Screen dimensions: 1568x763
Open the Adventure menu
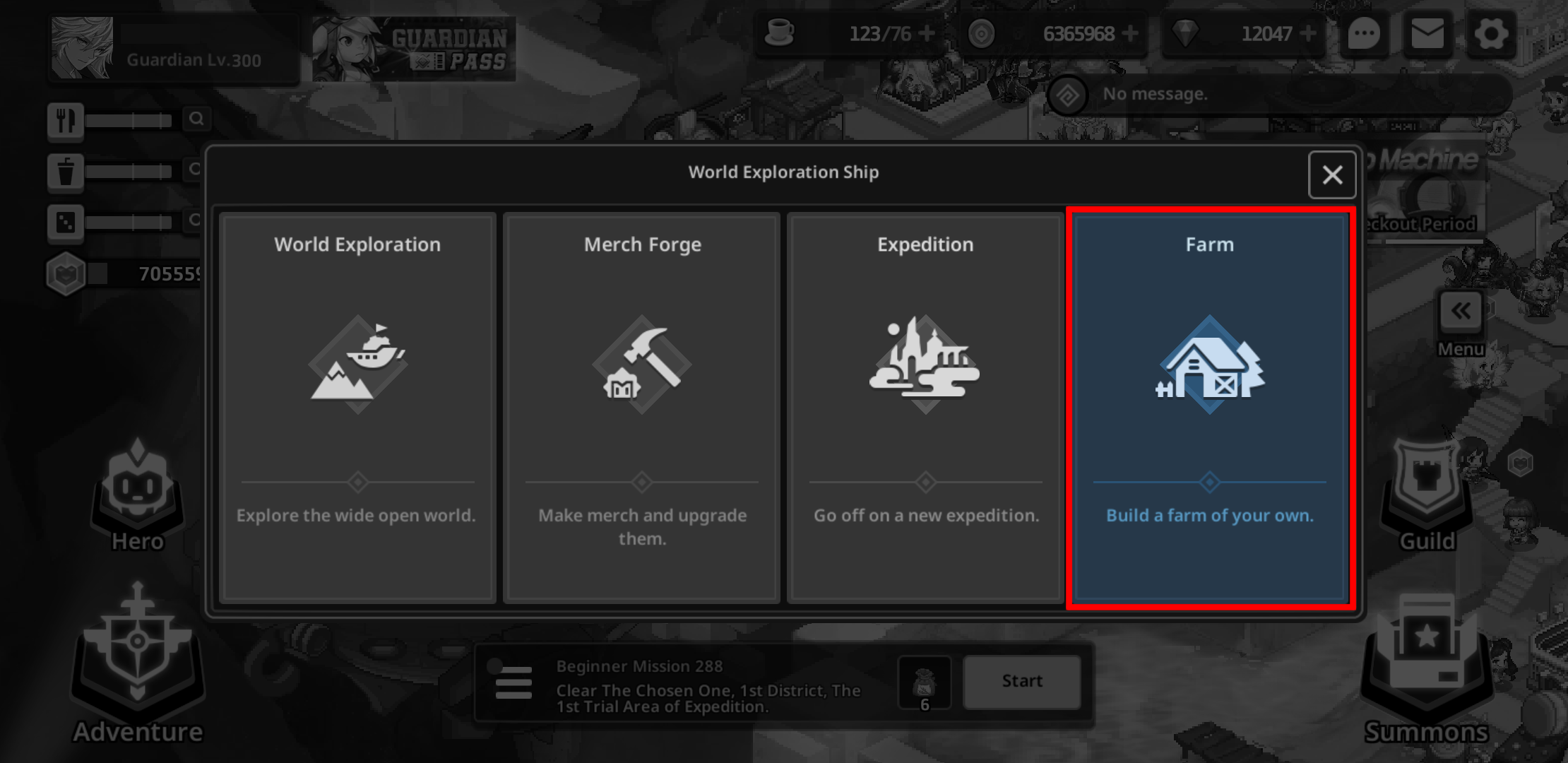138,664
